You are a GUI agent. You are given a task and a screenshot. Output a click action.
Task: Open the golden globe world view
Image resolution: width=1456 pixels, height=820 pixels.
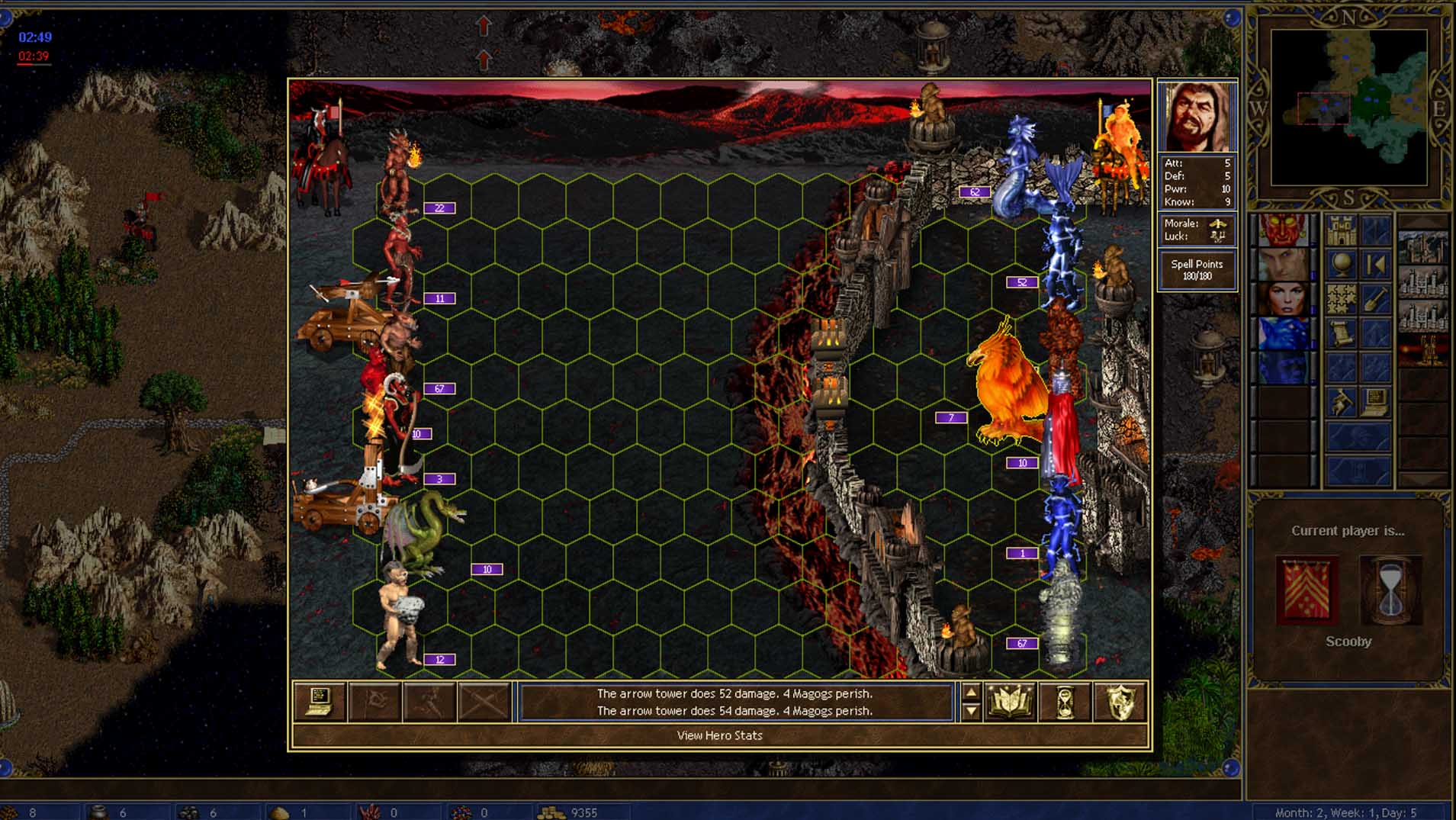pyautogui.click(x=1342, y=265)
